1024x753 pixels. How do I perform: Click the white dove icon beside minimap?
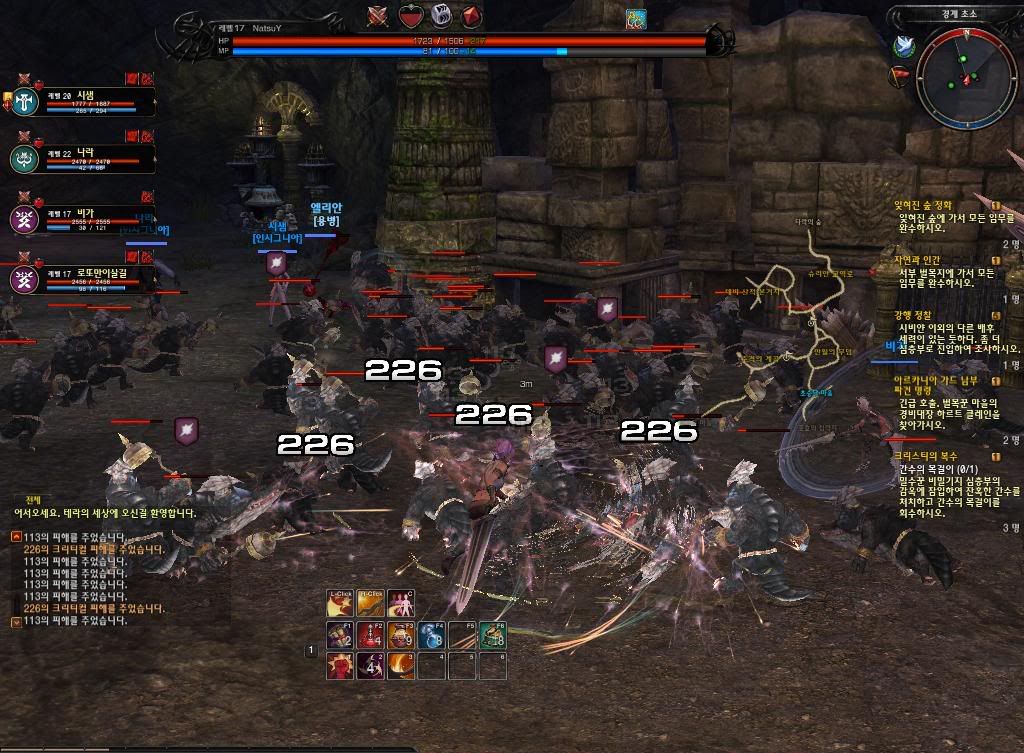click(904, 44)
